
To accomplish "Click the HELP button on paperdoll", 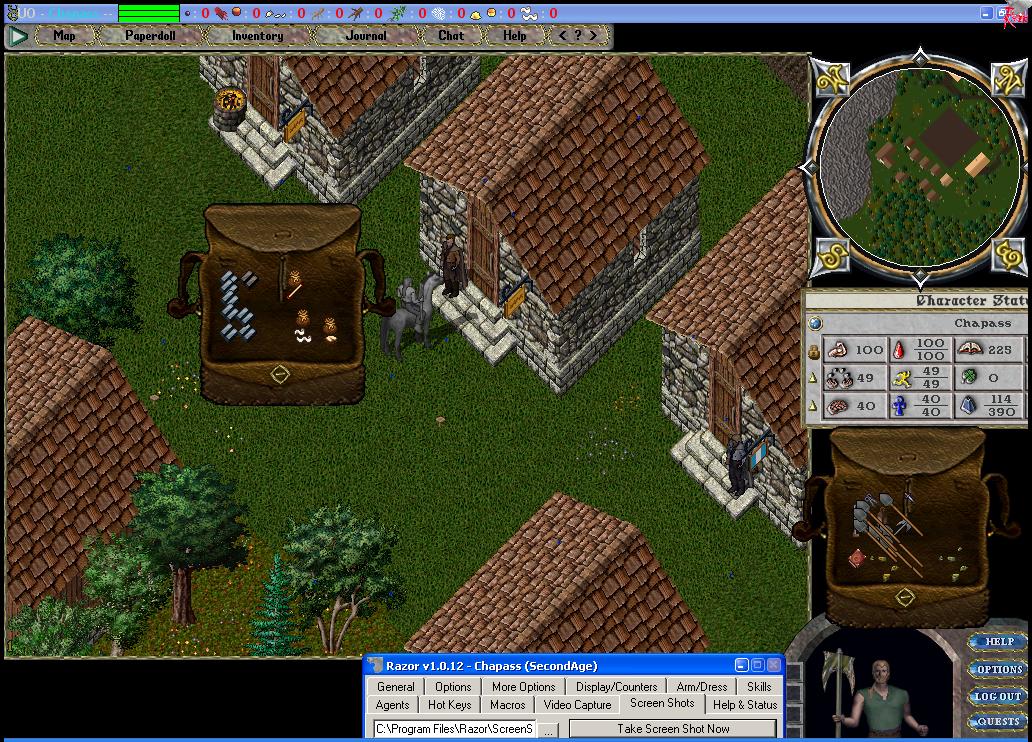I will point(998,642).
